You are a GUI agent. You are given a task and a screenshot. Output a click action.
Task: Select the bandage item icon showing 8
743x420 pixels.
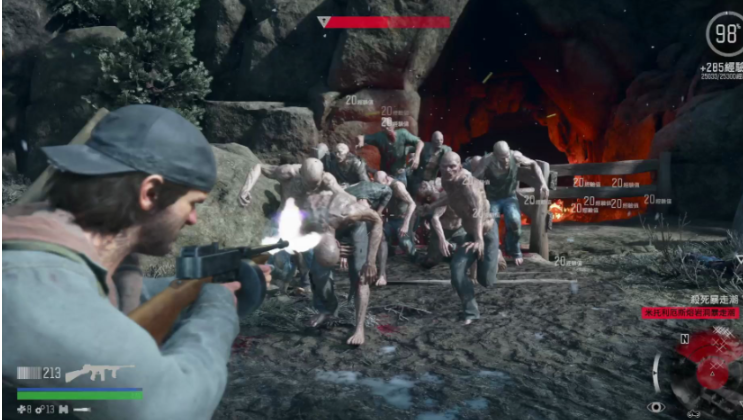click(x=22, y=409)
